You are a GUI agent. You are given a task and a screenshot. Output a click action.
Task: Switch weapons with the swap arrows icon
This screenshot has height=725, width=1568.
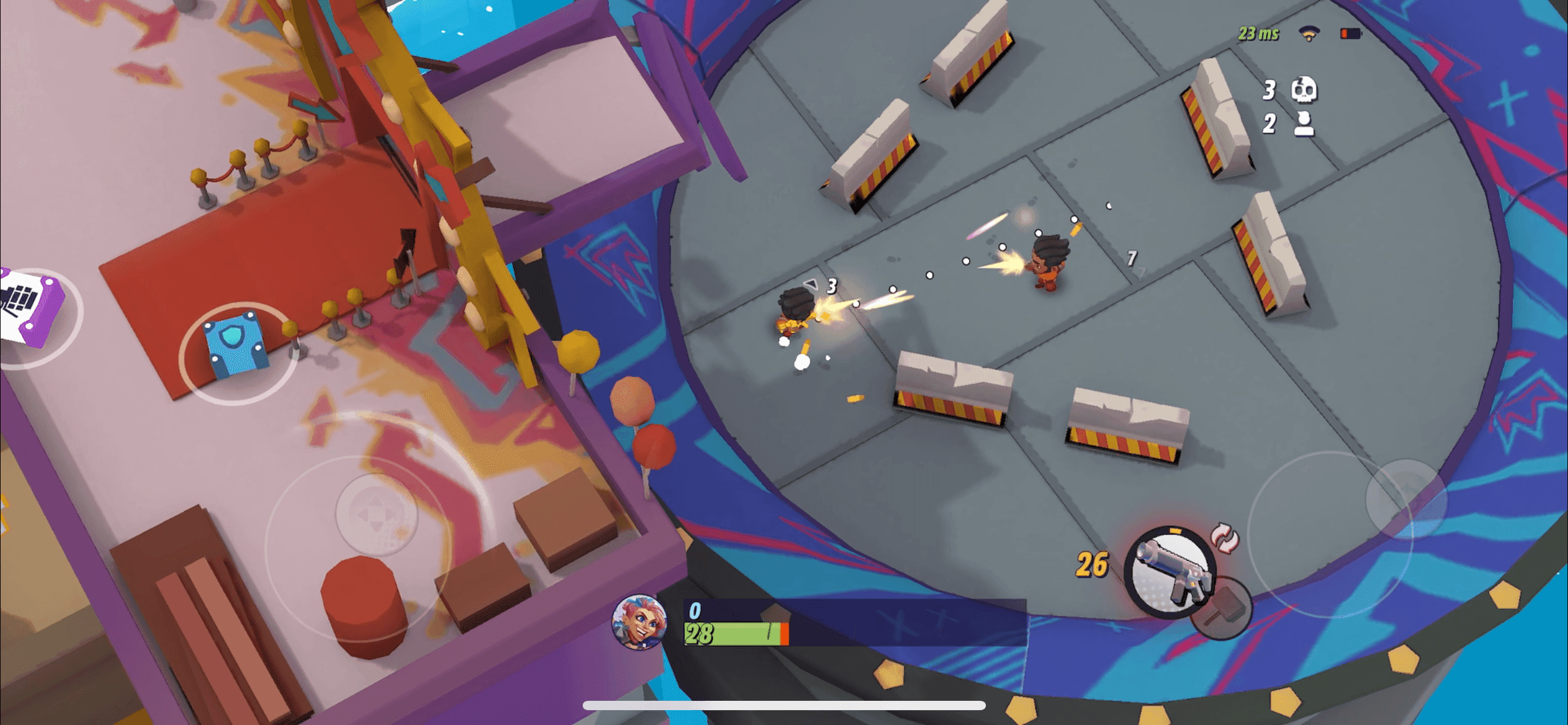1224,537
